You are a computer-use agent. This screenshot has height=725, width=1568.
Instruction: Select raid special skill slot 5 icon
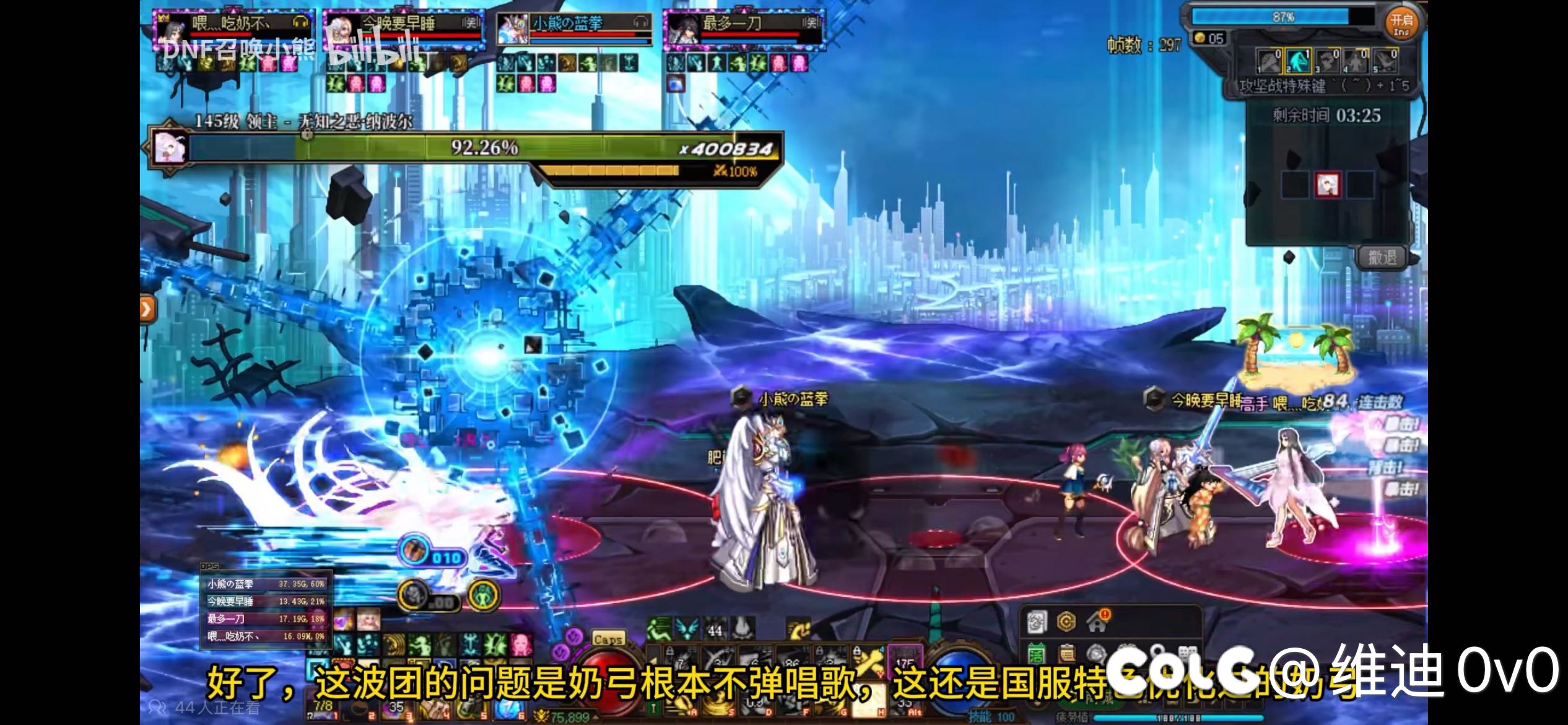point(1385,61)
